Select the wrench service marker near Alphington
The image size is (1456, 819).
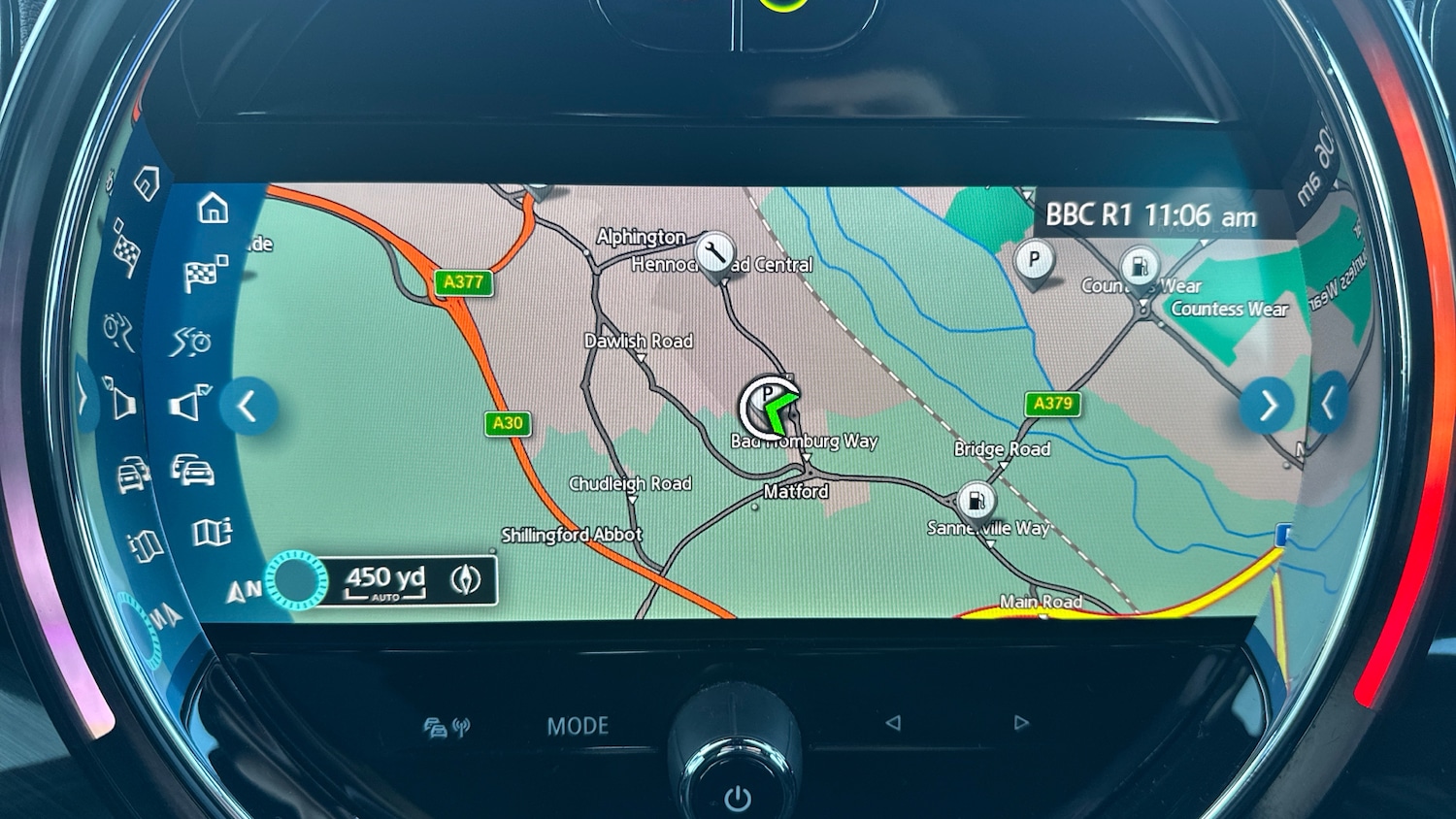[x=715, y=254]
